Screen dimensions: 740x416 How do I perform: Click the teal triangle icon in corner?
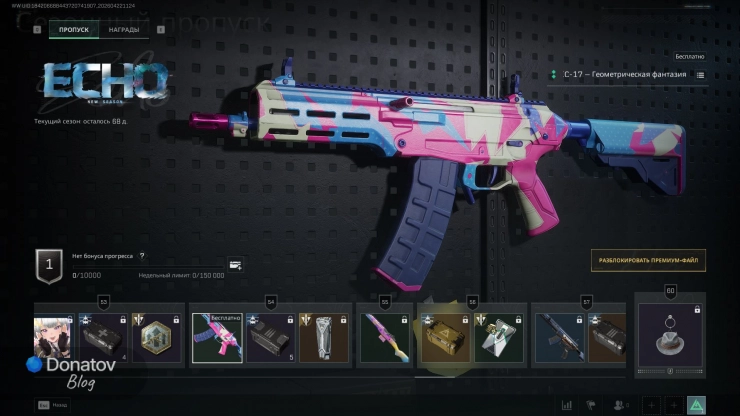697,405
